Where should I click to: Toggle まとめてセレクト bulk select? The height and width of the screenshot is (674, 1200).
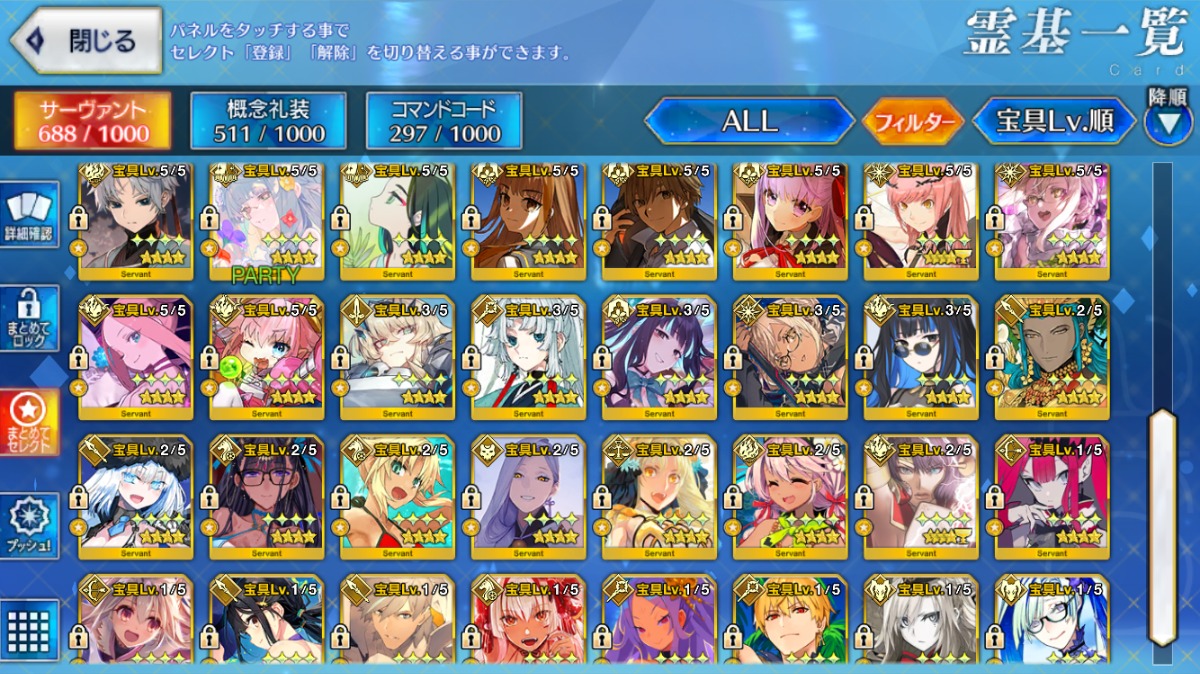[x=29, y=420]
